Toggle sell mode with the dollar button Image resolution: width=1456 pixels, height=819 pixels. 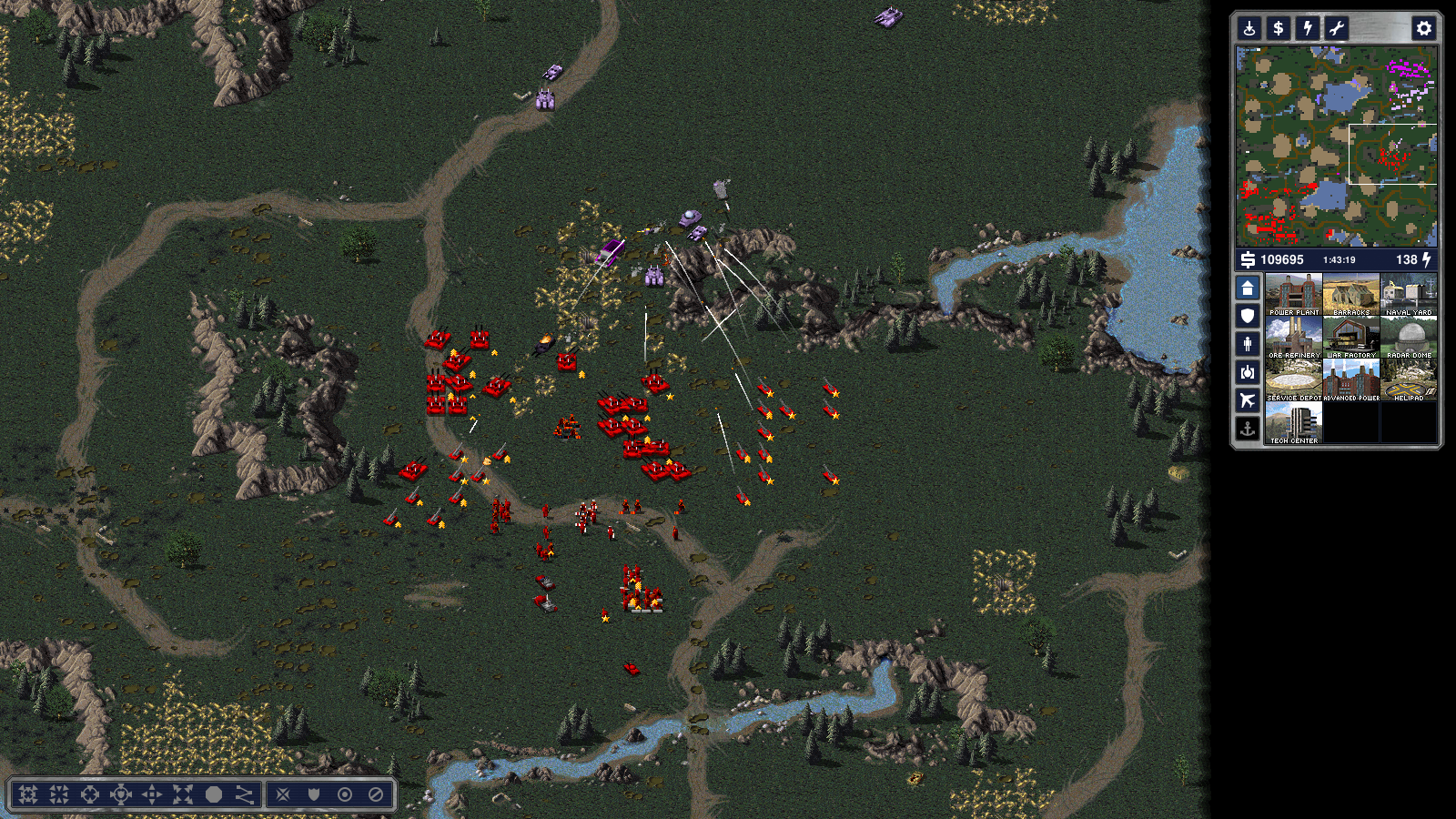tap(1279, 28)
